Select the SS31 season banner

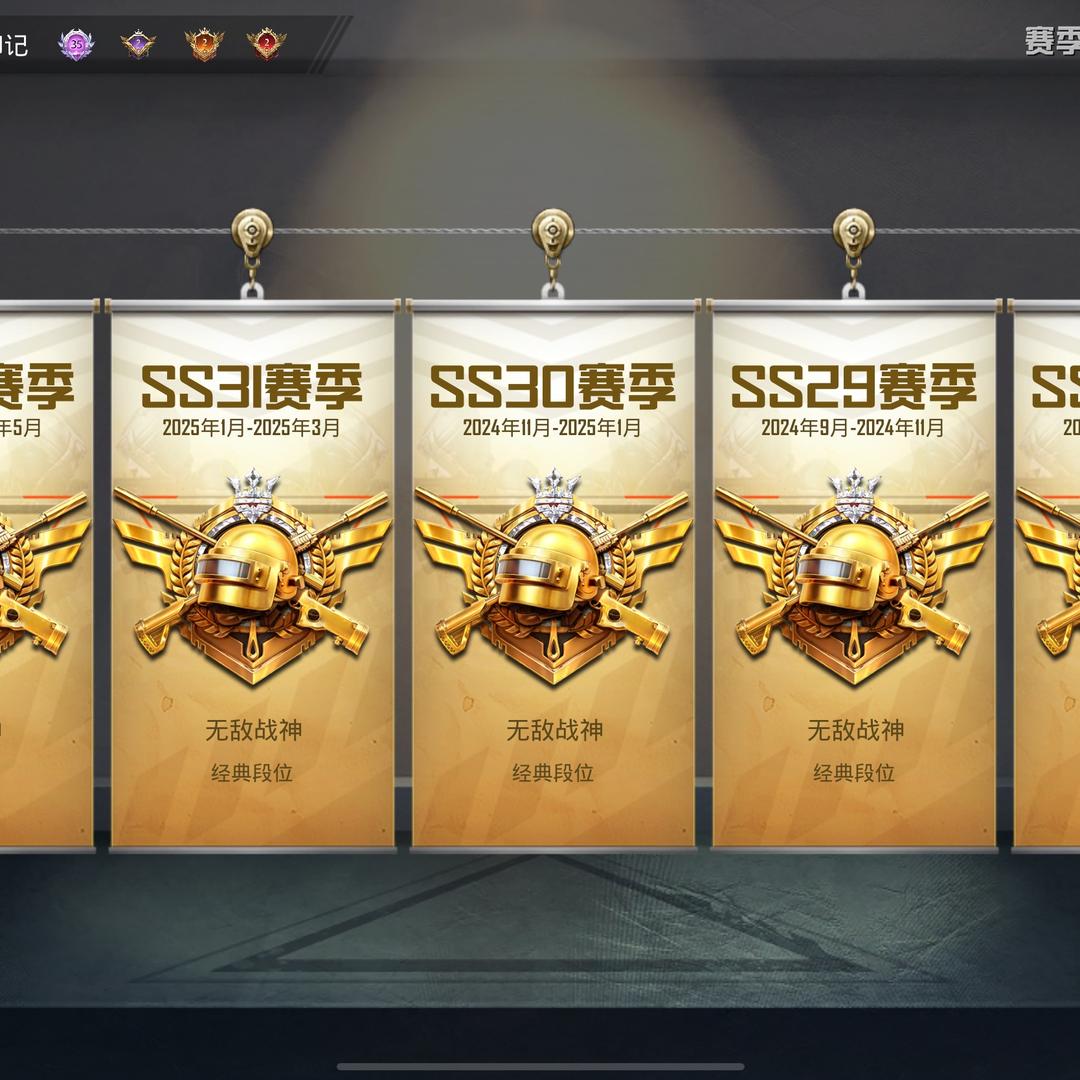click(x=252, y=575)
